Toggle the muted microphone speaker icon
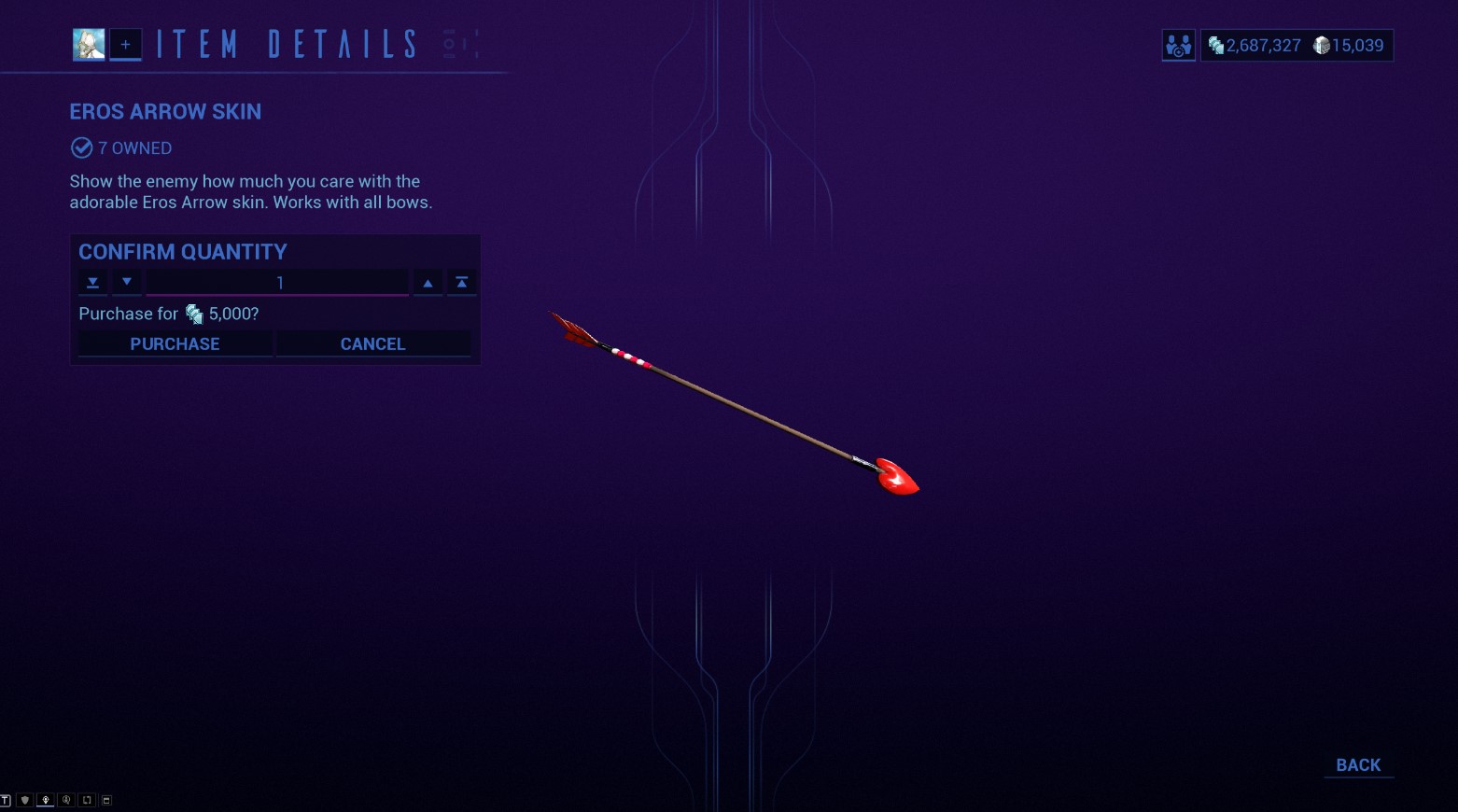The height and width of the screenshot is (812, 1458). (x=66, y=799)
